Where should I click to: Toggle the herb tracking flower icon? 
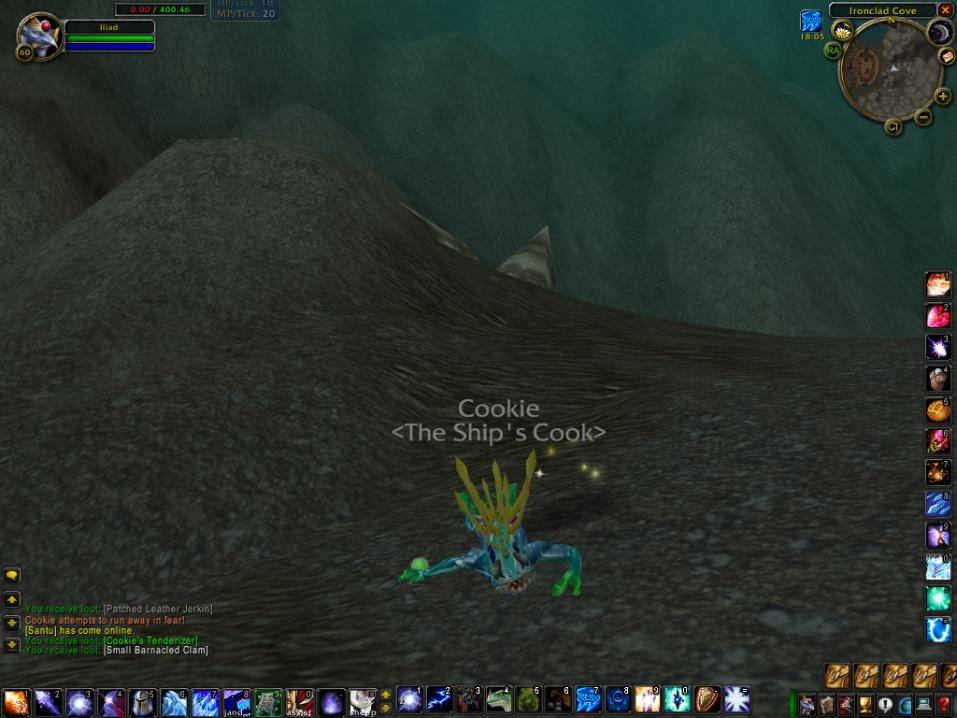(x=842, y=31)
